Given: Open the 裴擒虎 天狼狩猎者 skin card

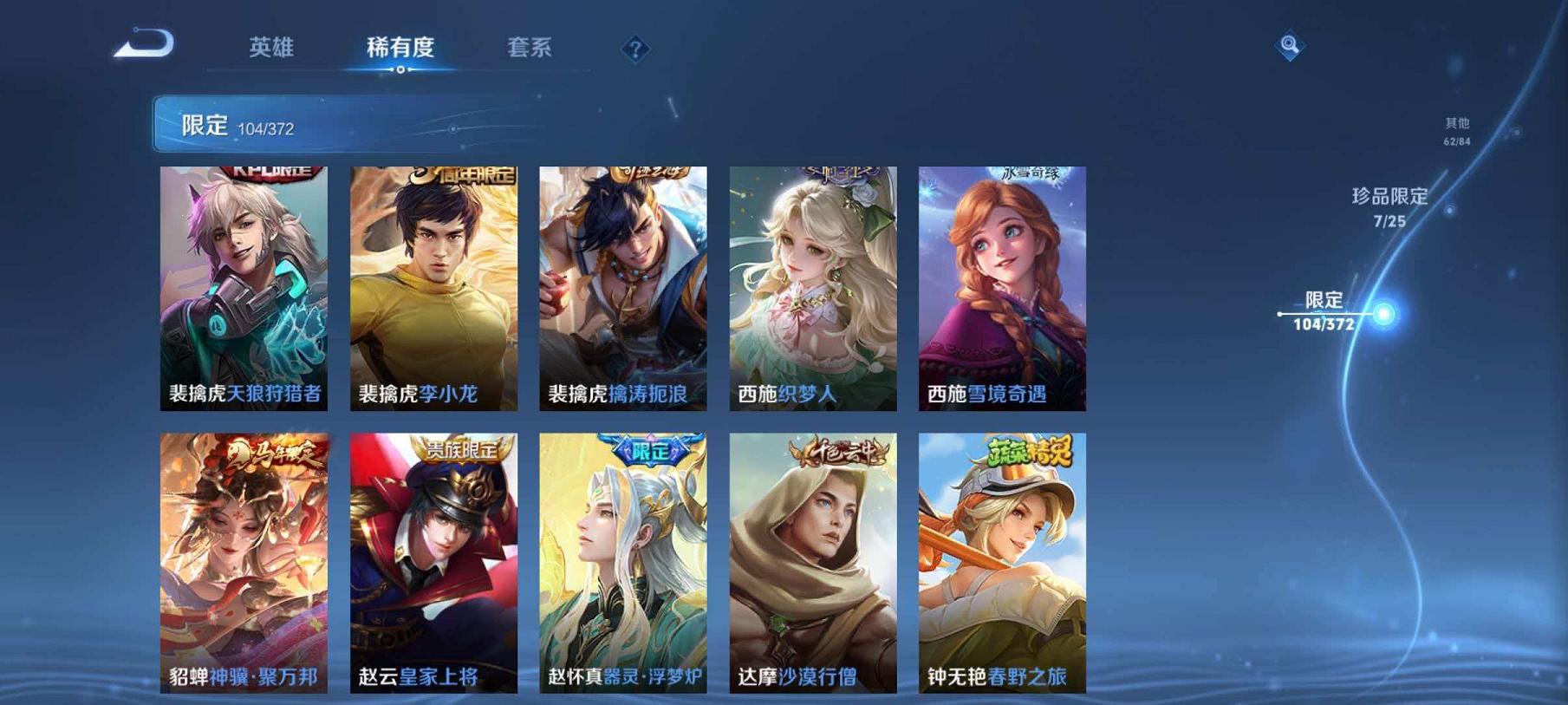Looking at the screenshot, I should (x=245, y=286).
